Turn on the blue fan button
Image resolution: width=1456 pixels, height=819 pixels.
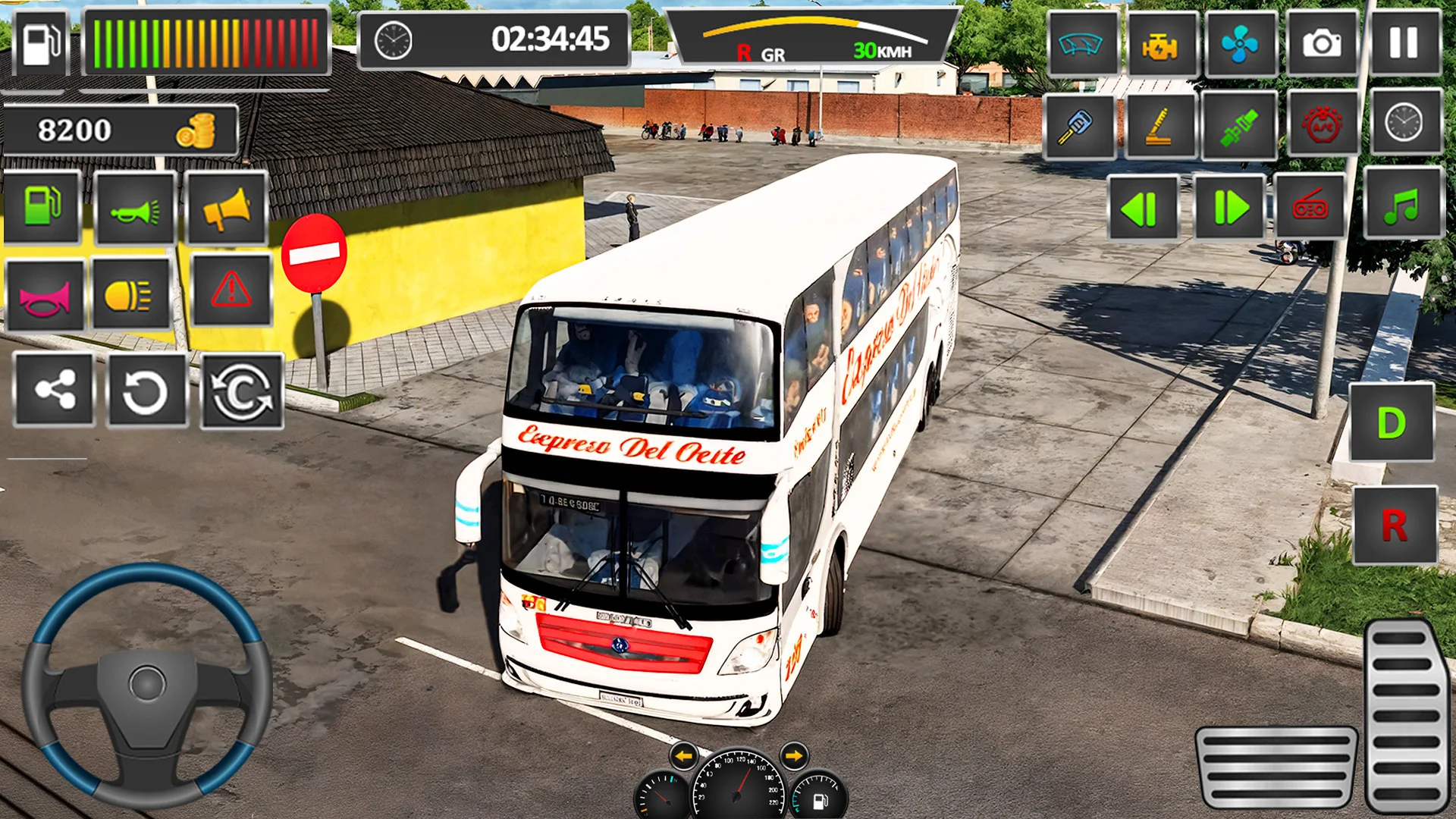coord(1240,45)
